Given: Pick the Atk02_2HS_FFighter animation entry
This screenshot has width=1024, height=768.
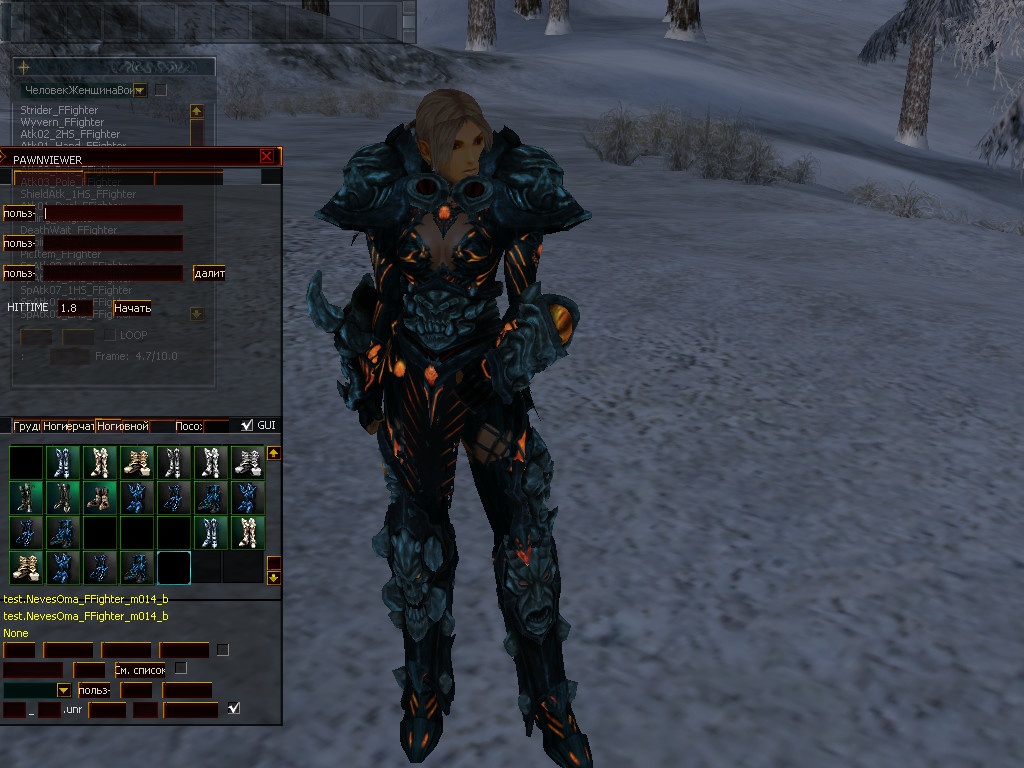Looking at the screenshot, I should [70, 134].
